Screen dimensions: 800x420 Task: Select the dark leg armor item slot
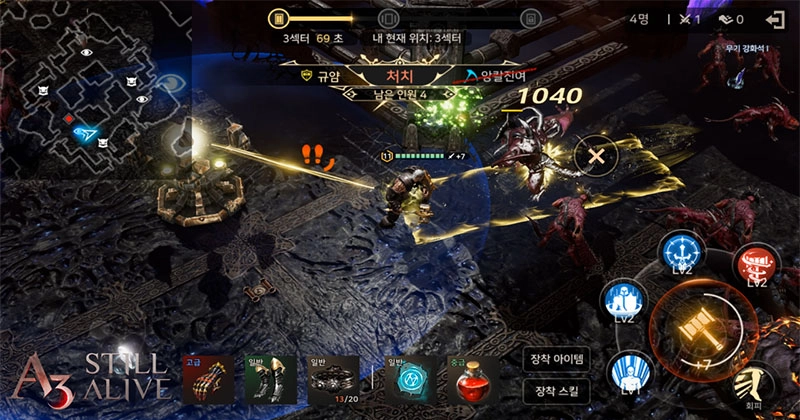click(271, 380)
